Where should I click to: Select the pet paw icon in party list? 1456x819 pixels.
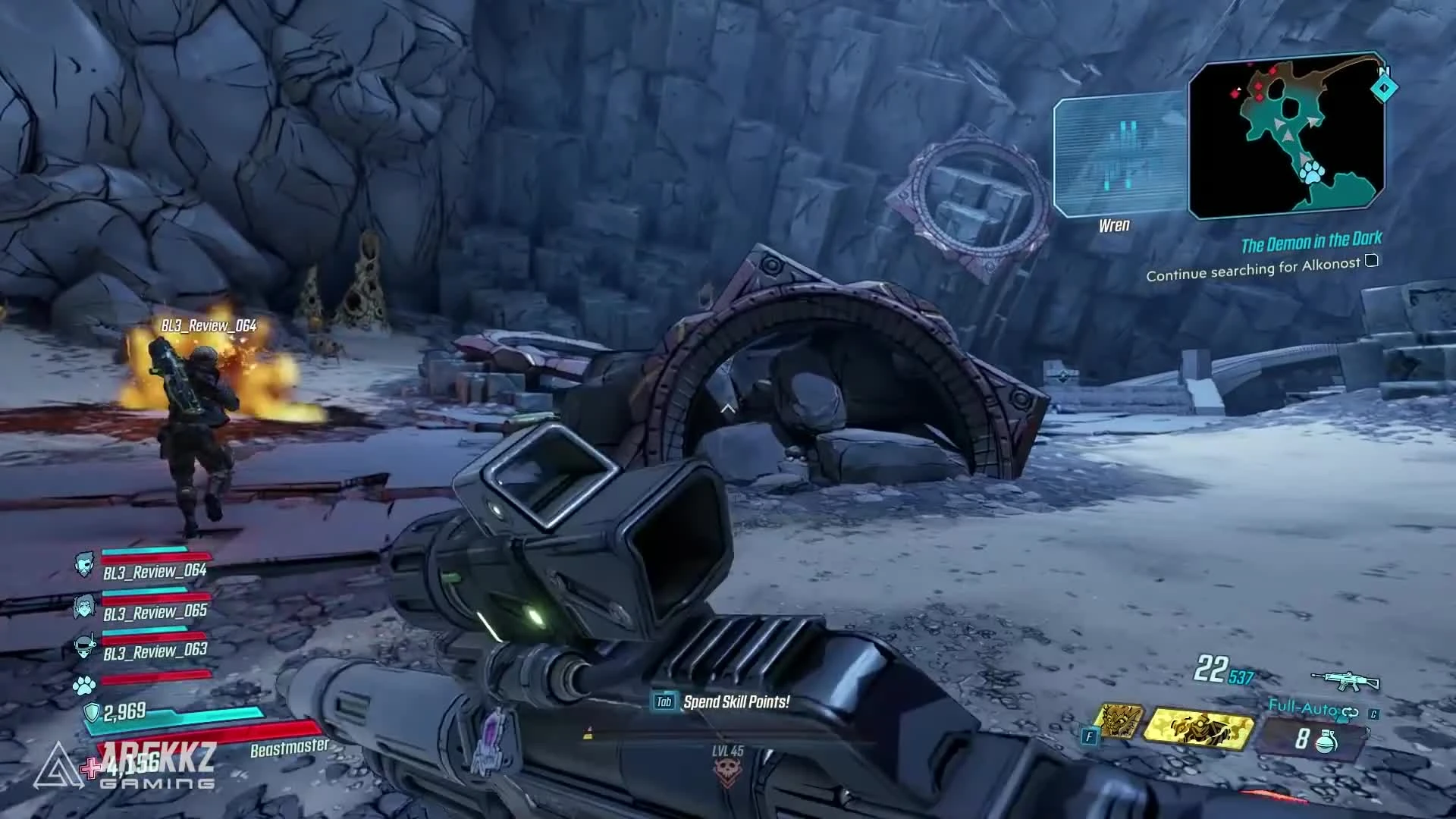85,685
